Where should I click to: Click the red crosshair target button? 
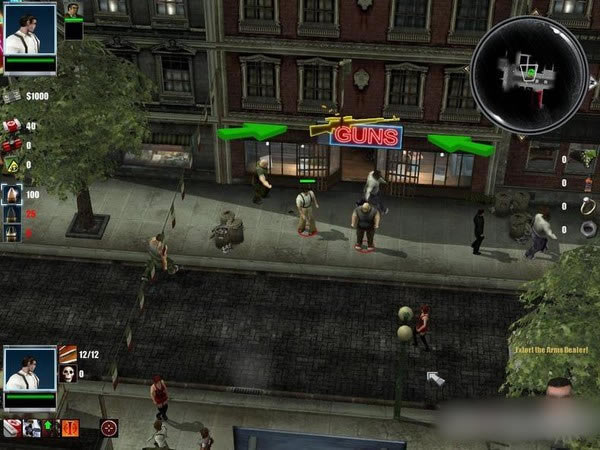point(109,428)
